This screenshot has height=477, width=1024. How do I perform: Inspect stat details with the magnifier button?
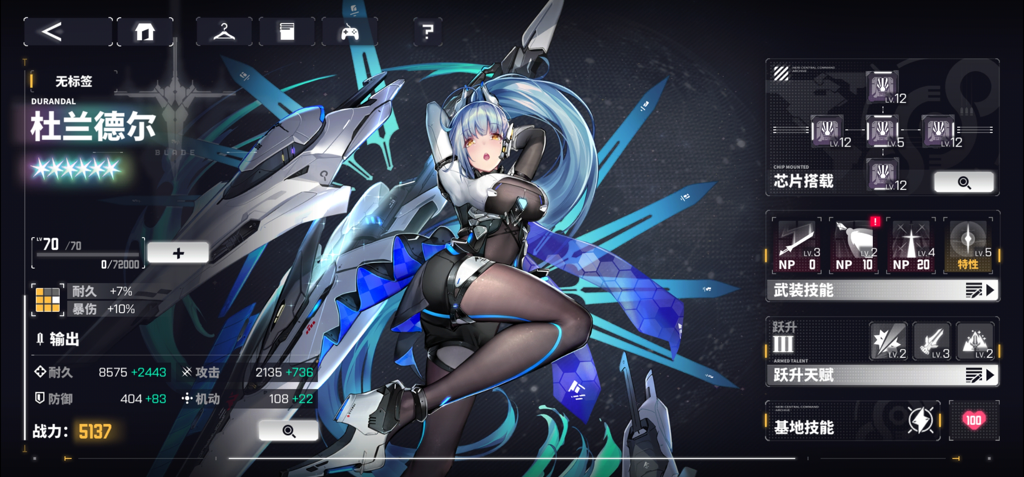pos(288,430)
